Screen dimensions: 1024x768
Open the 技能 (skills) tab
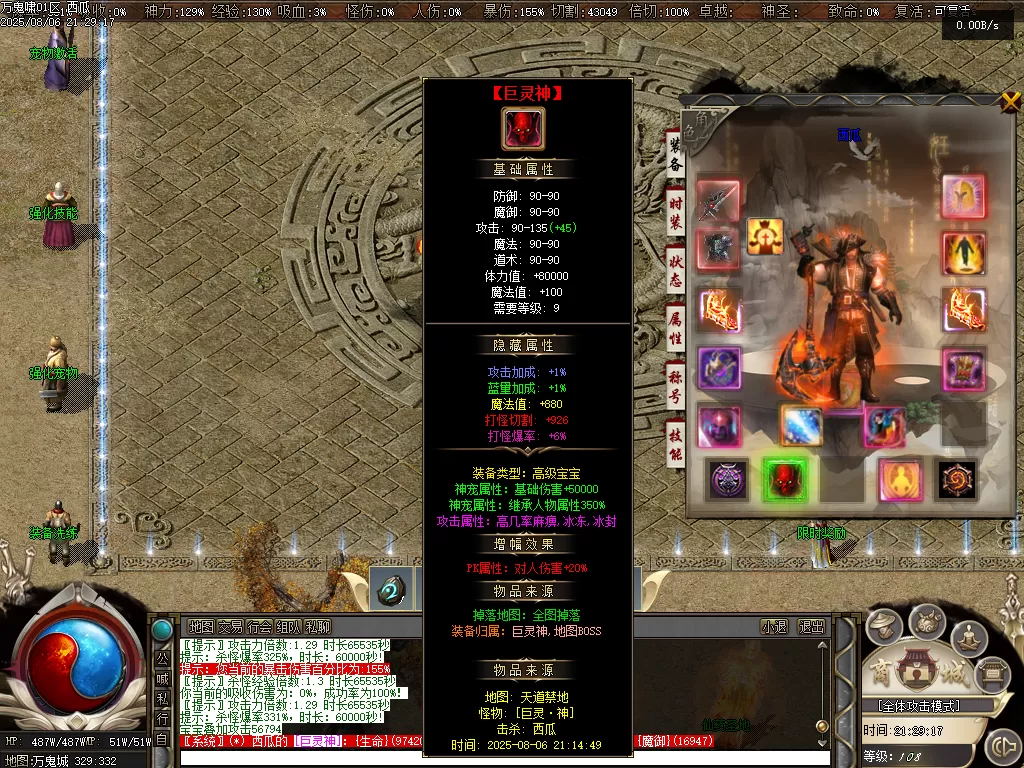[x=676, y=440]
